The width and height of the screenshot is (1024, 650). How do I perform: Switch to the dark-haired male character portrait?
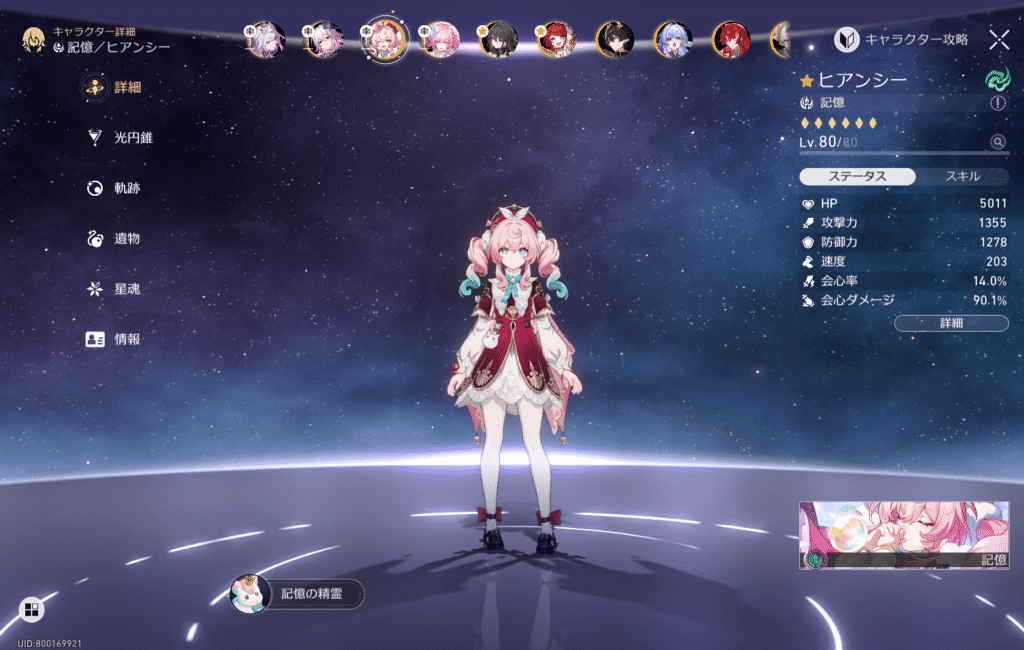tap(614, 40)
